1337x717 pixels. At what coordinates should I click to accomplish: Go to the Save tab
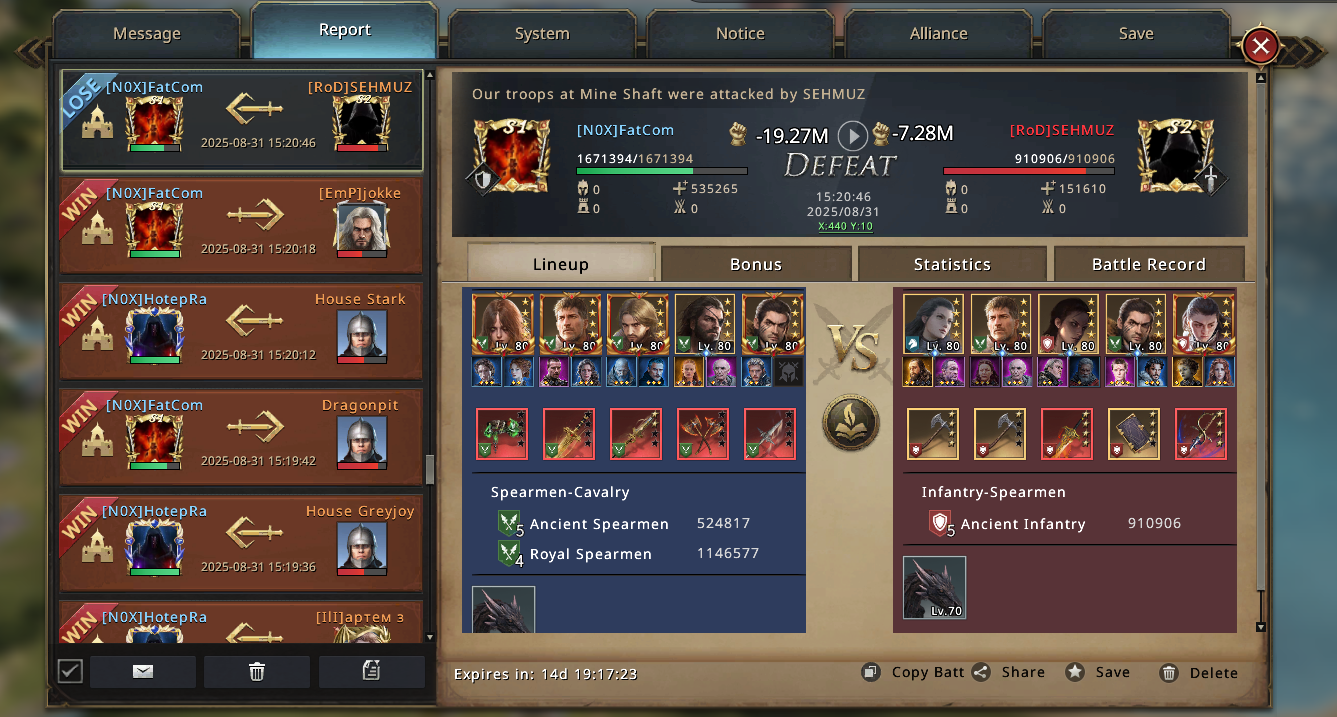point(1136,33)
